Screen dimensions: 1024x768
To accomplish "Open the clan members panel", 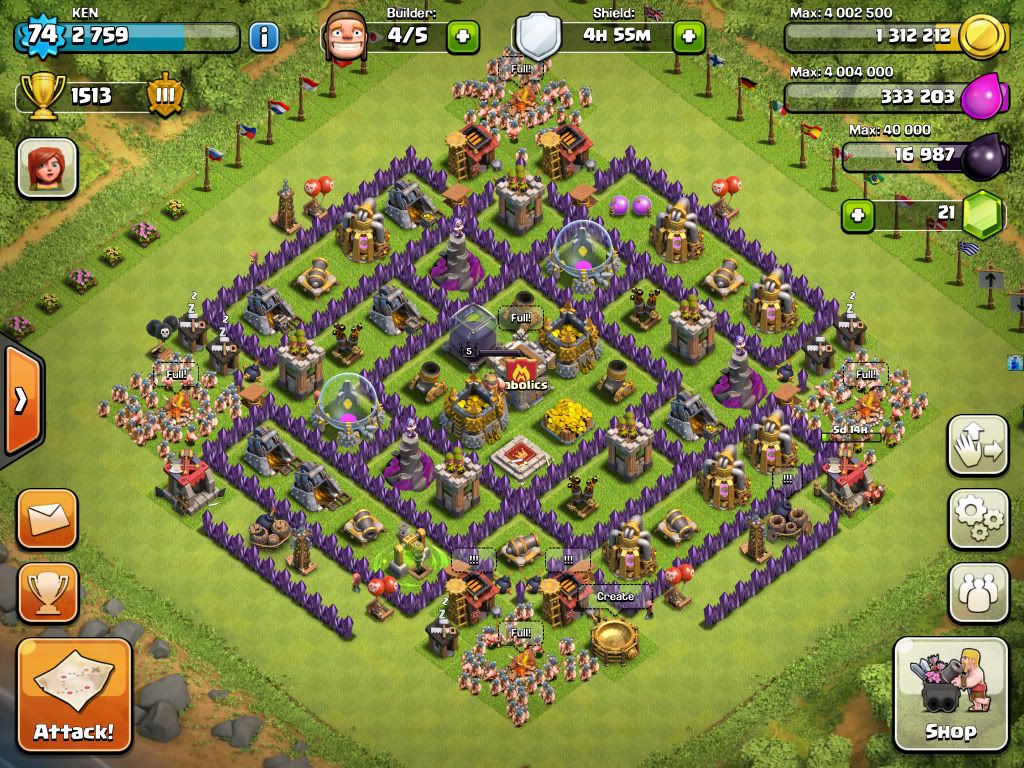I will [x=978, y=593].
